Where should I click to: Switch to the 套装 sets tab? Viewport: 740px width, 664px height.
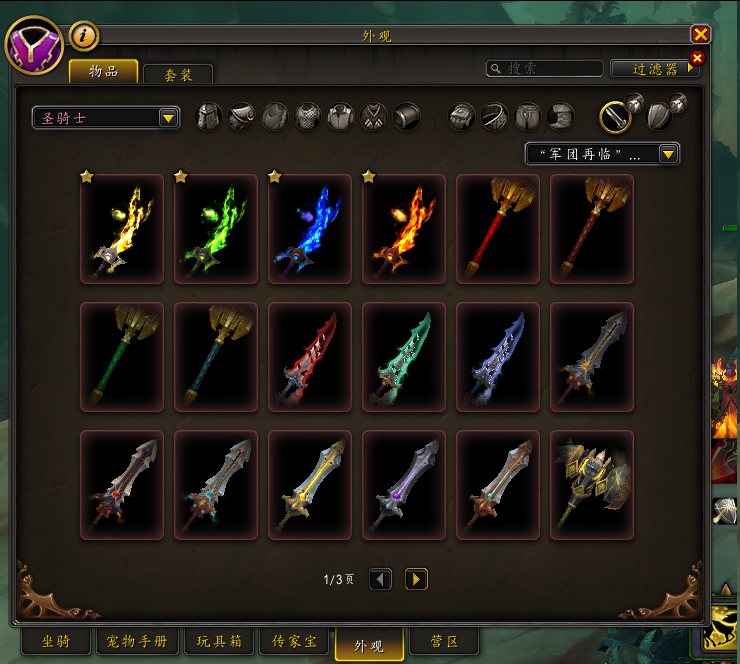click(x=178, y=75)
